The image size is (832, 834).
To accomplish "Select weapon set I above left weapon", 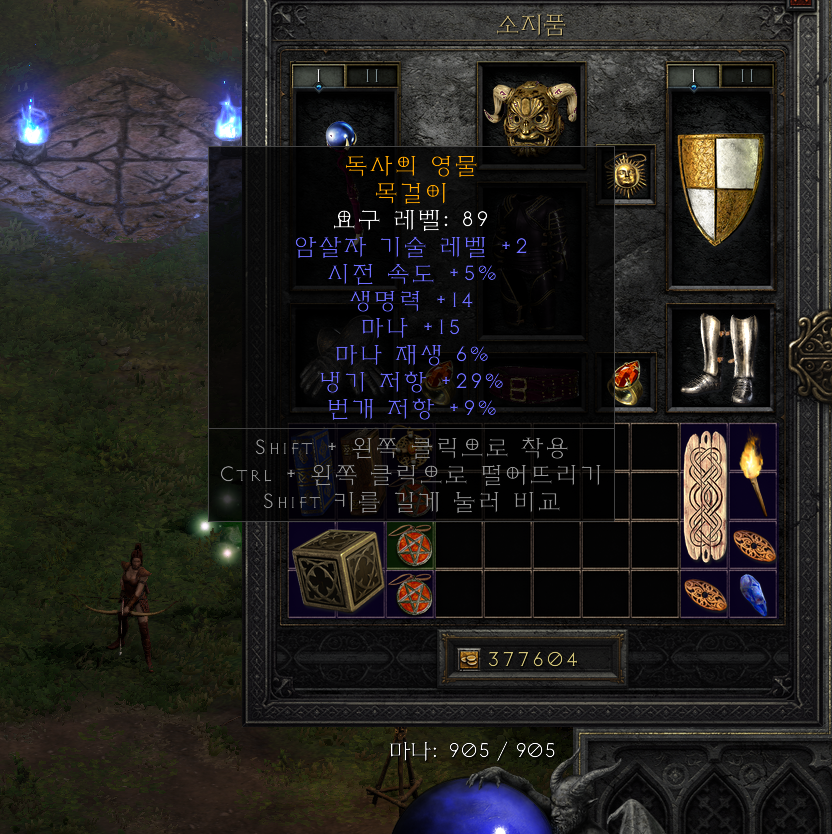I will (x=319, y=76).
